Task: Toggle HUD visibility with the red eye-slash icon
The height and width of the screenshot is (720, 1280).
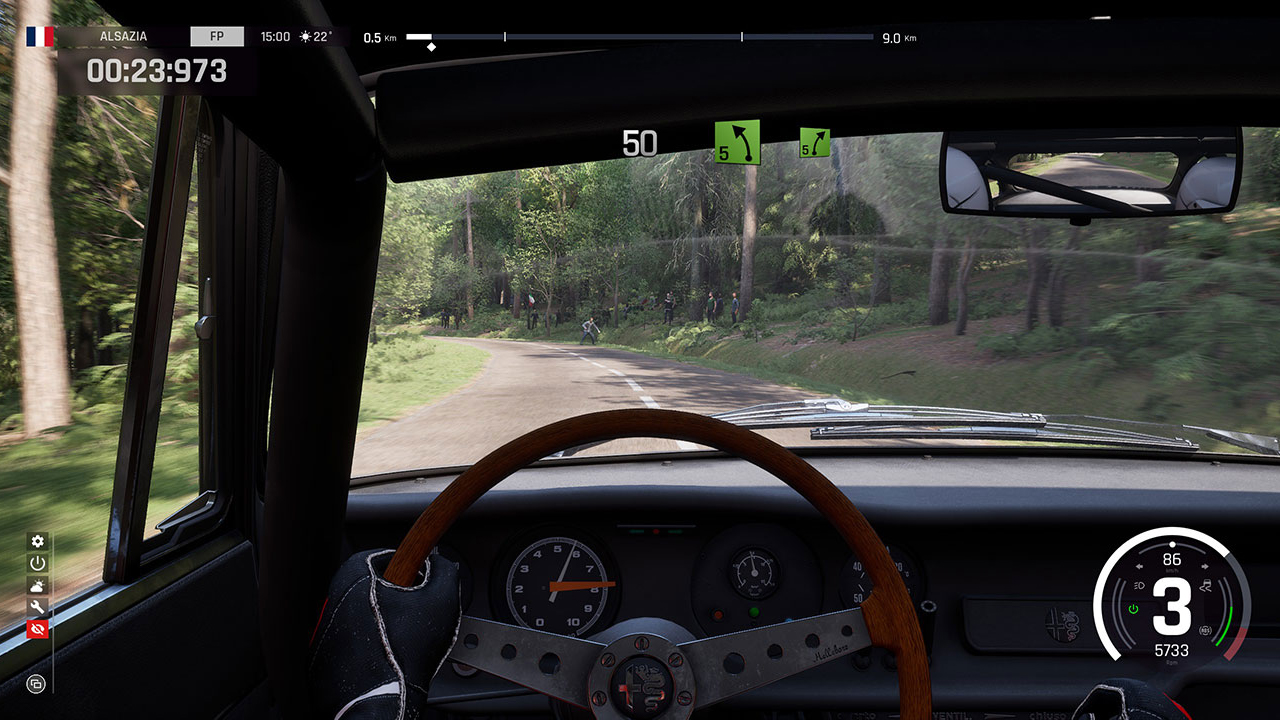Action: 37,628
